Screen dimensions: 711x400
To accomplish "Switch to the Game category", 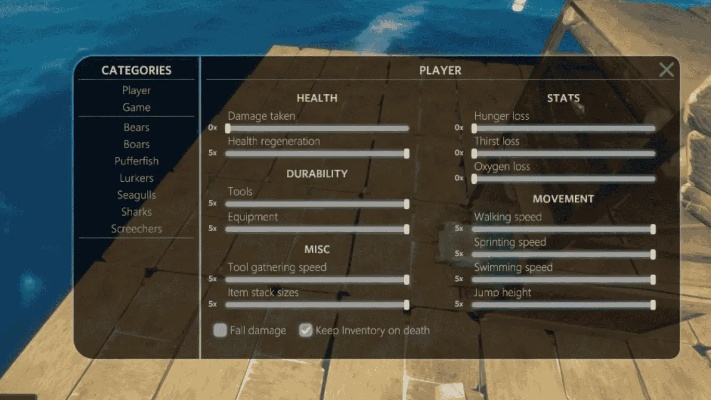I will coord(136,107).
